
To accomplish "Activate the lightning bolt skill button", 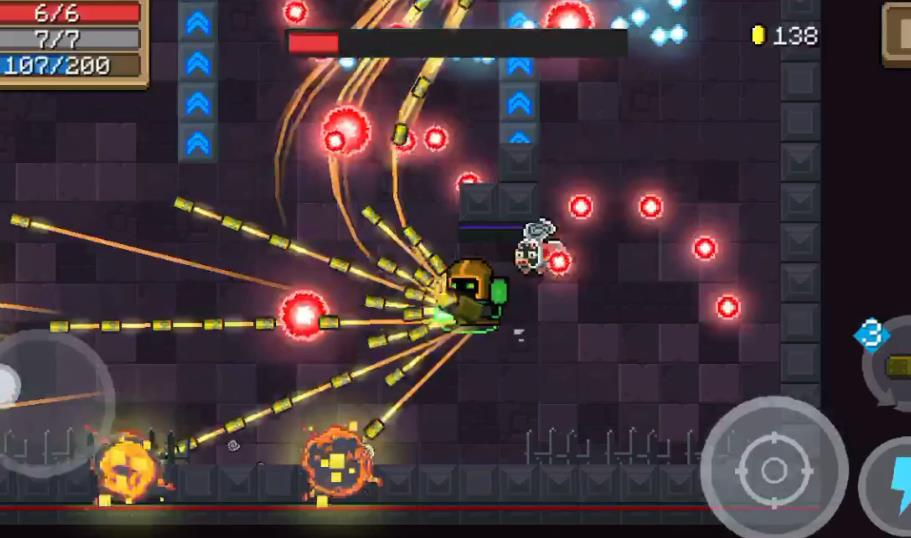I will 893,484.
